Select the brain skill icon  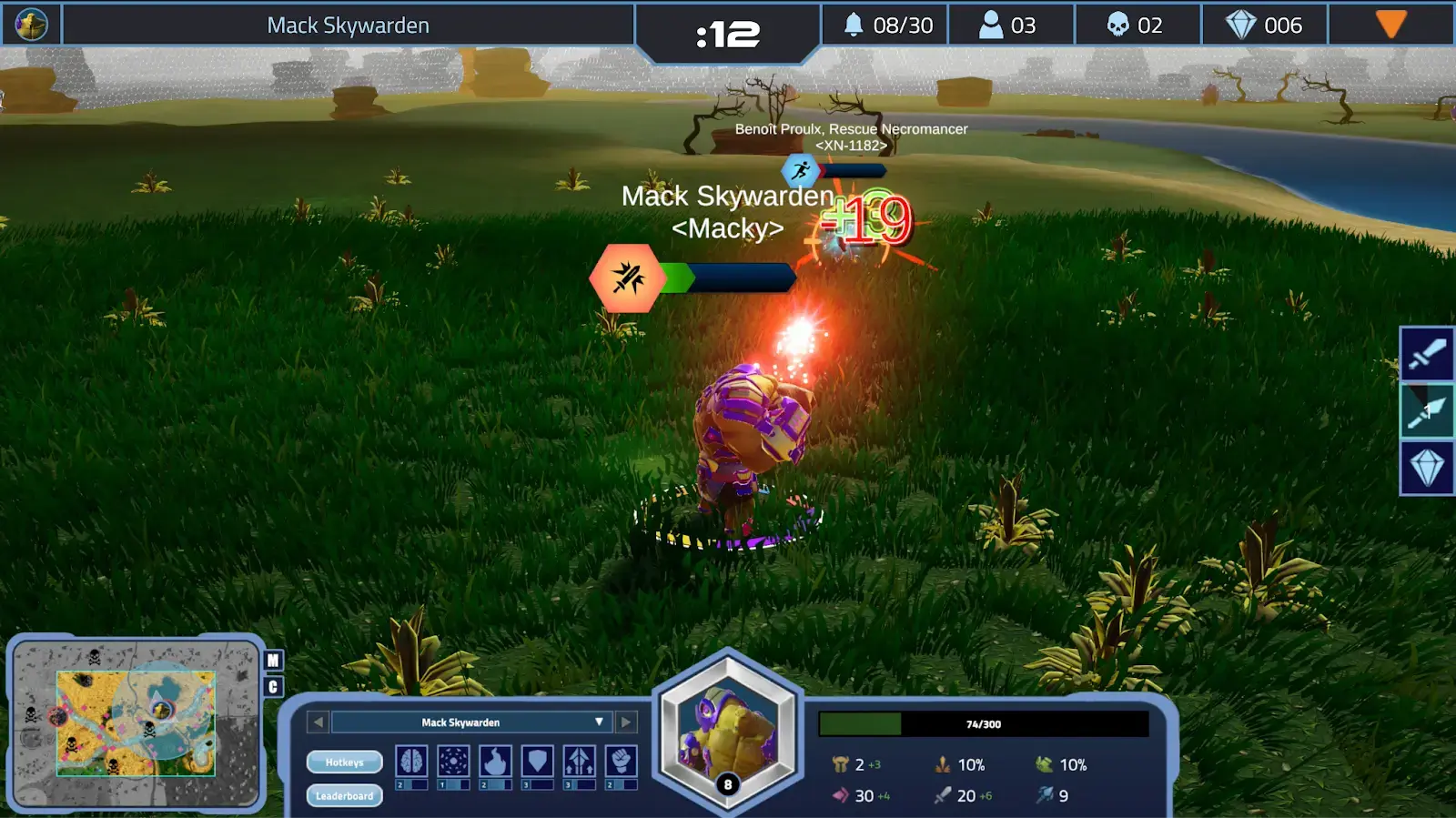pyautogui.click(x=411, y=762)
